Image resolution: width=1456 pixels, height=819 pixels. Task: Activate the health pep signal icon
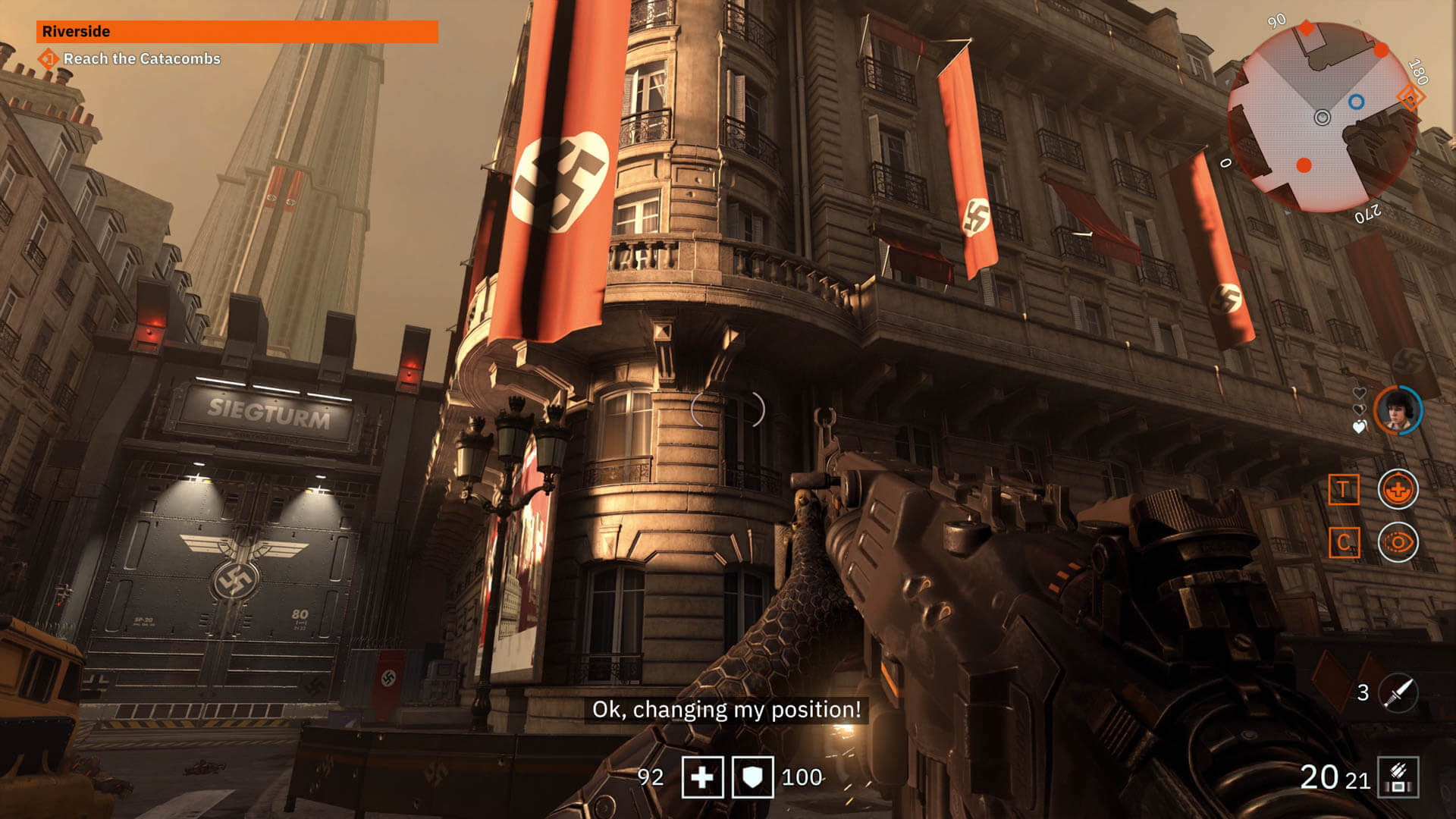click(1398, 489)
